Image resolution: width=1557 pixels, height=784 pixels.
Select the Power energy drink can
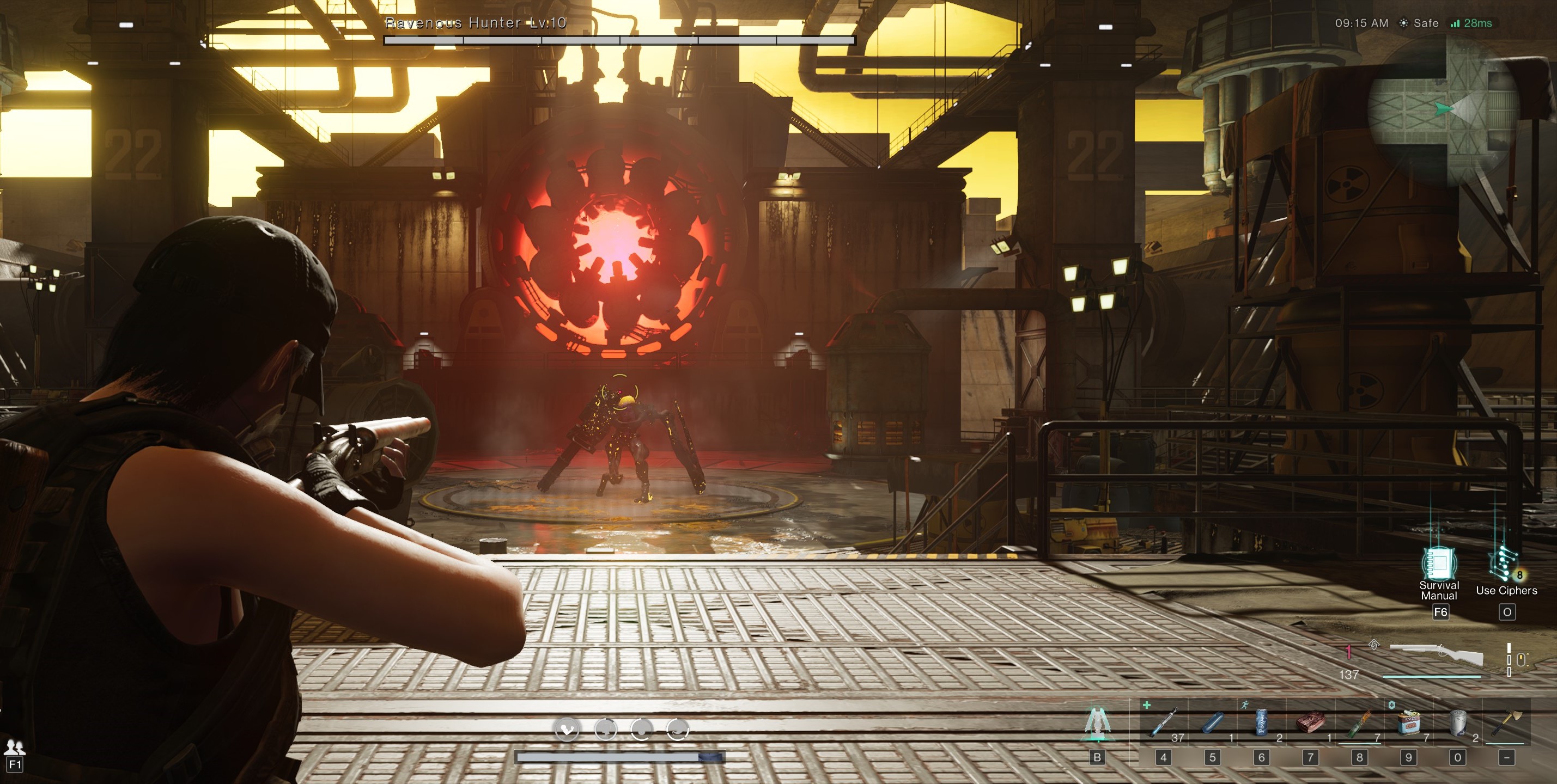click(x=1261, y=722)
